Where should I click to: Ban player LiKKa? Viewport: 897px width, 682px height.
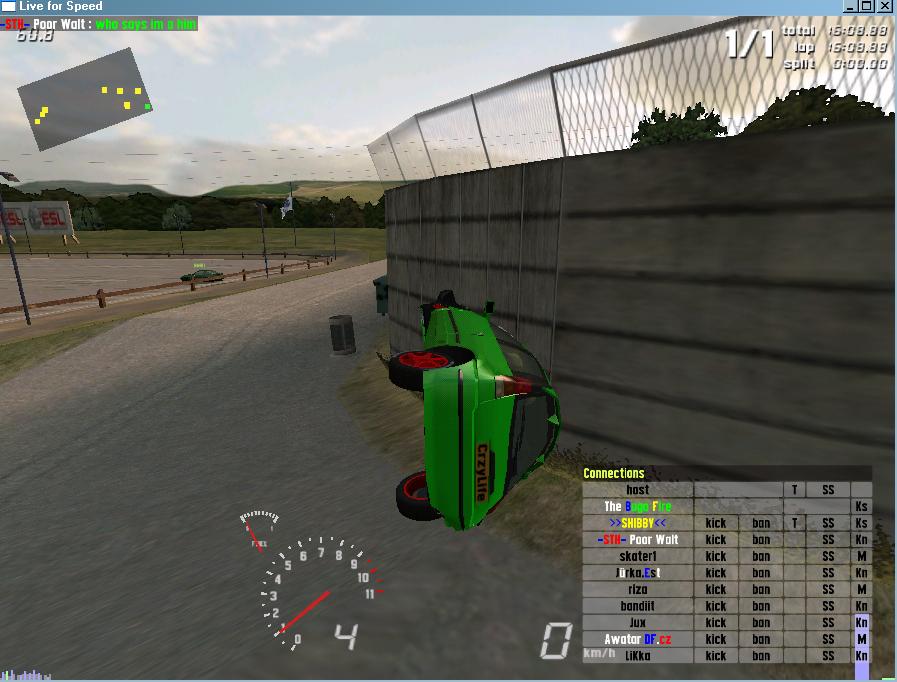[761, 656]
